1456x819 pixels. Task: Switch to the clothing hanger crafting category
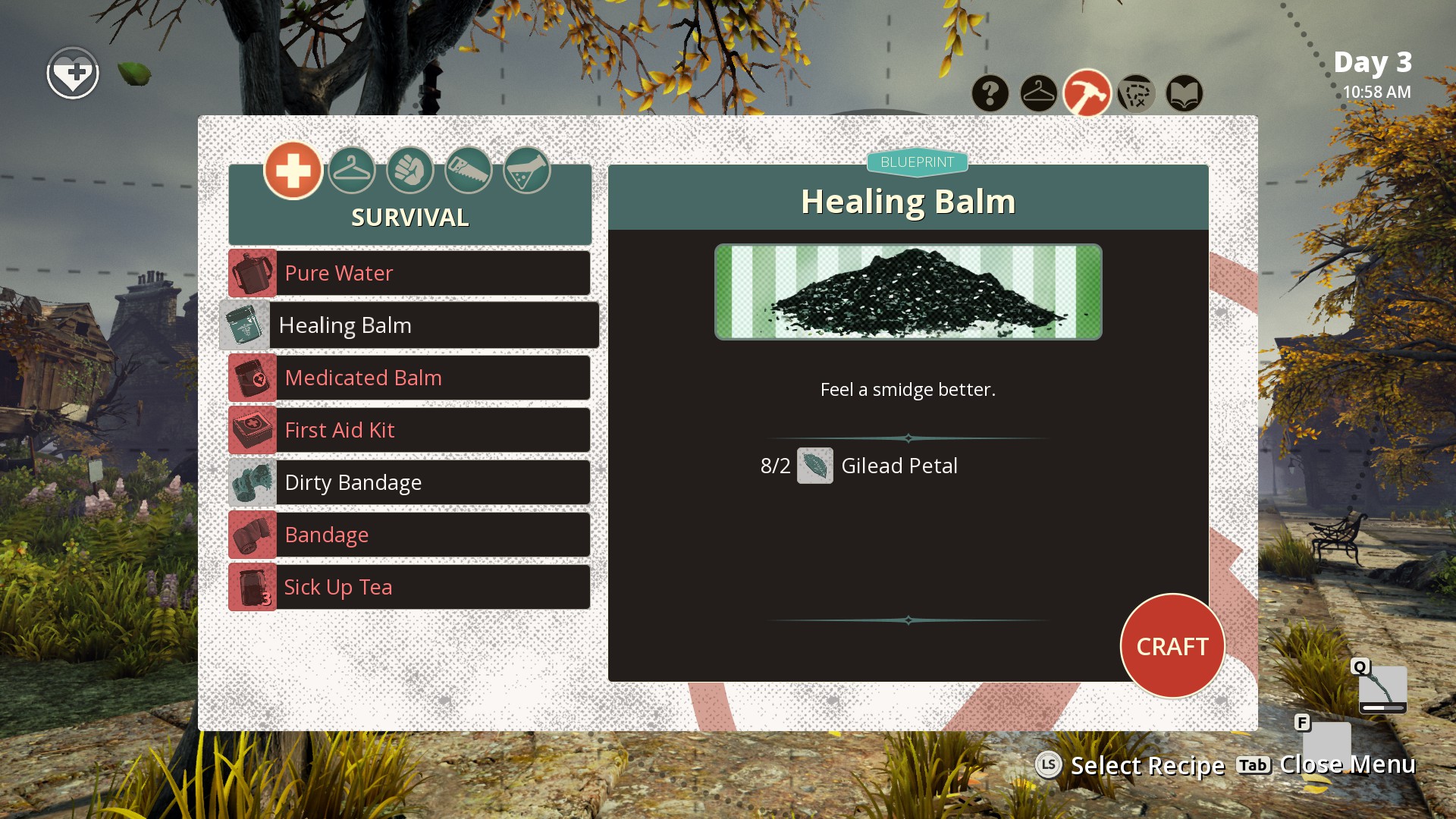click(x=352, y=170)
